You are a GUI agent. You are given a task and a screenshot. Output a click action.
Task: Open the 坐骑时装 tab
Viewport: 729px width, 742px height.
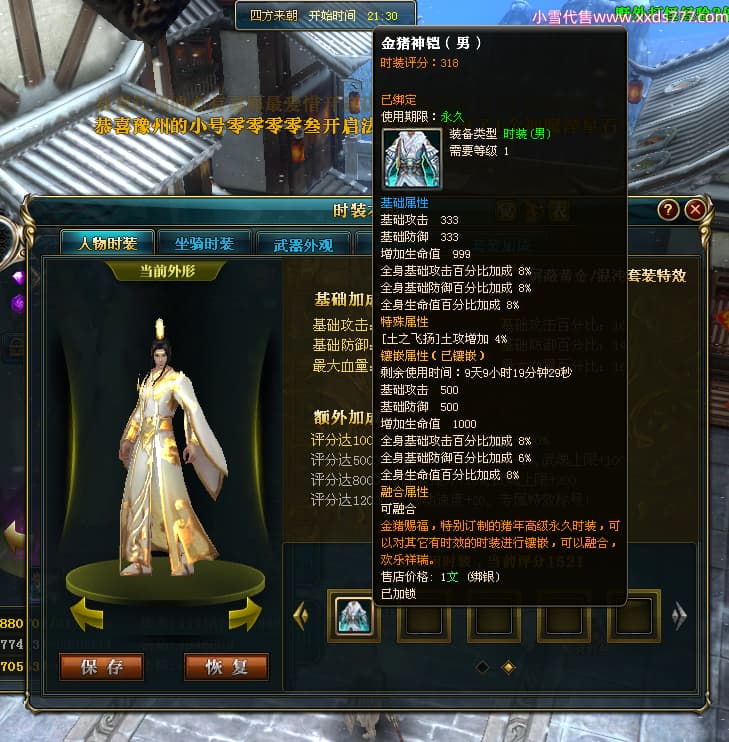pyautogui.click(x=204, y=243)
